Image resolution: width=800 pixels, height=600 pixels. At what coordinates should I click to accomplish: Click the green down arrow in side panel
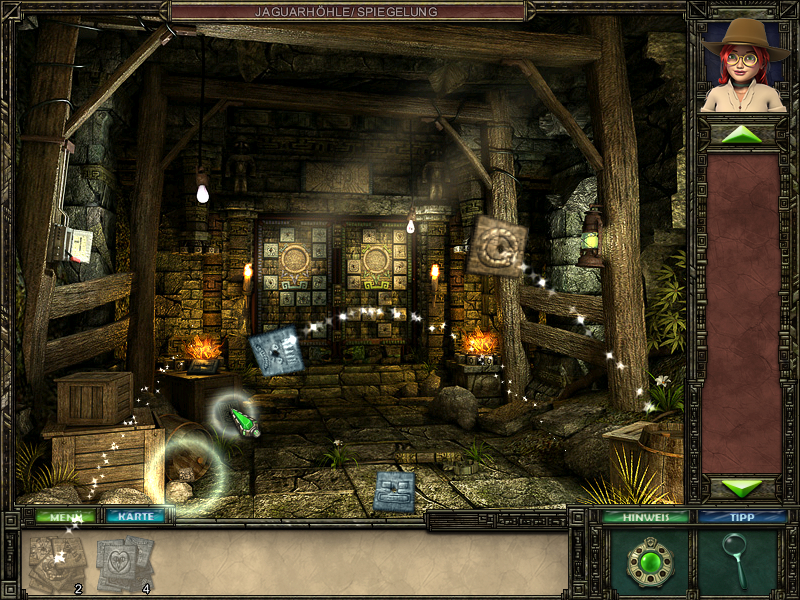[x=741, y=488]
